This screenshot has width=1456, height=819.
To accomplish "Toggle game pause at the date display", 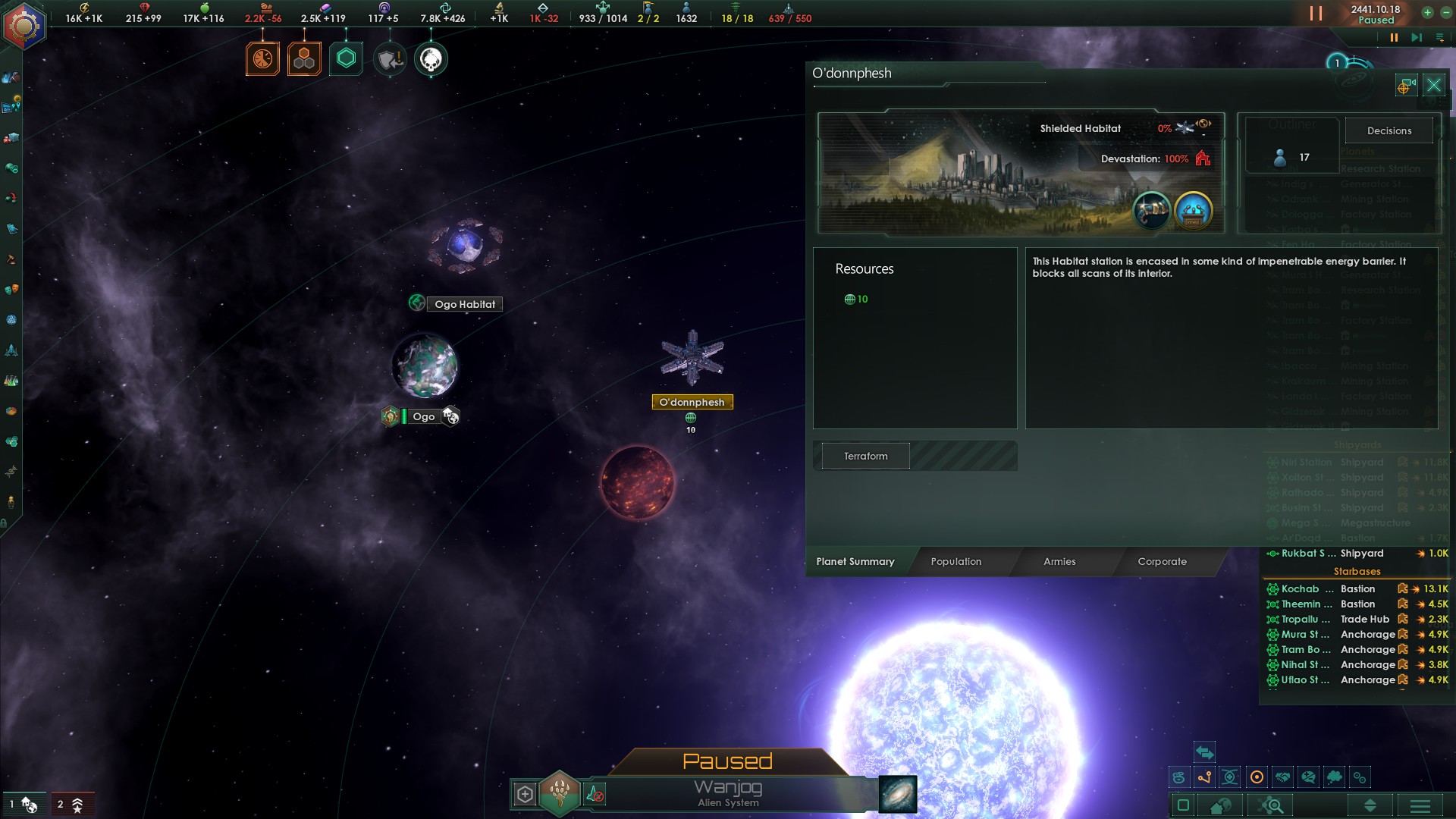I will point(1376,14).
